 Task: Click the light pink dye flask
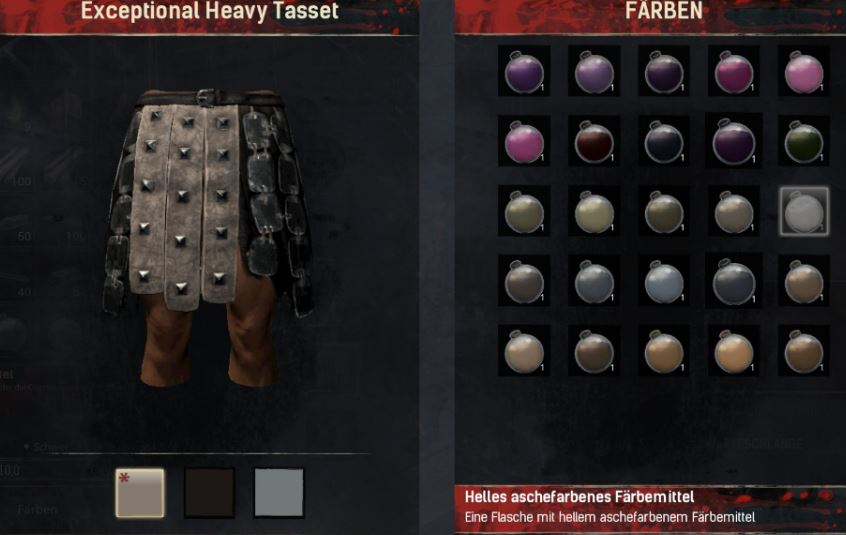pyautogui.click(x=803, y=73)
